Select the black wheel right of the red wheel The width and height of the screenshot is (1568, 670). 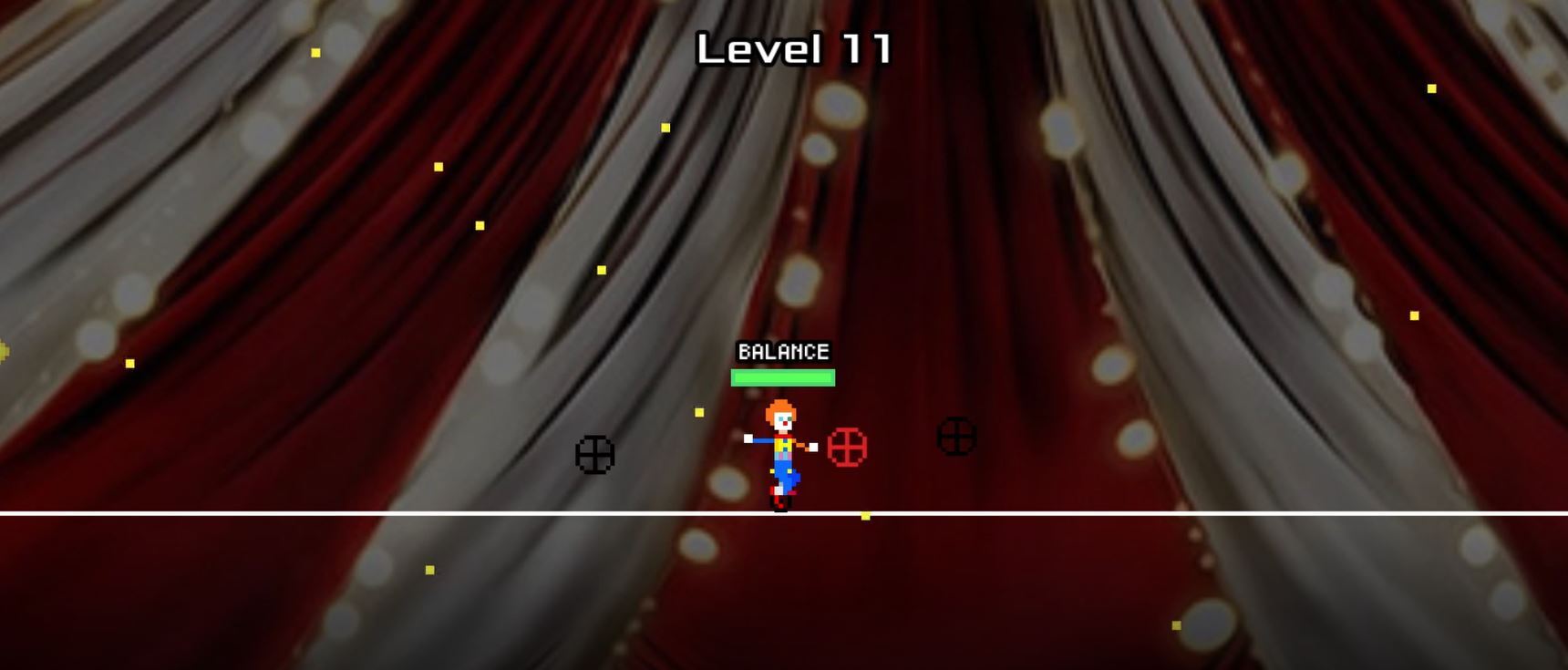click(x=955, y=437)
